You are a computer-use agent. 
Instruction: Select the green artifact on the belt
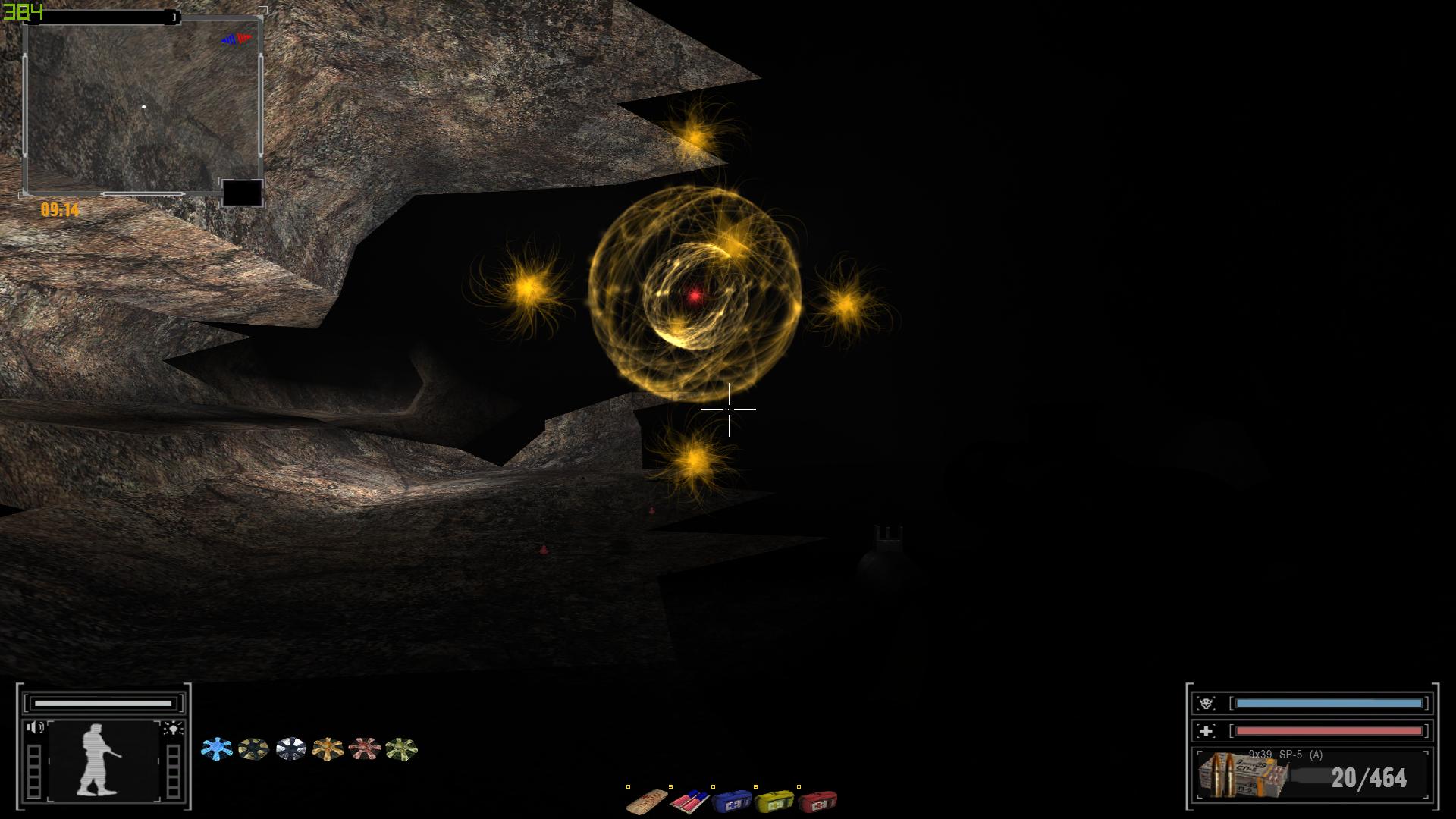coord(401,749)
